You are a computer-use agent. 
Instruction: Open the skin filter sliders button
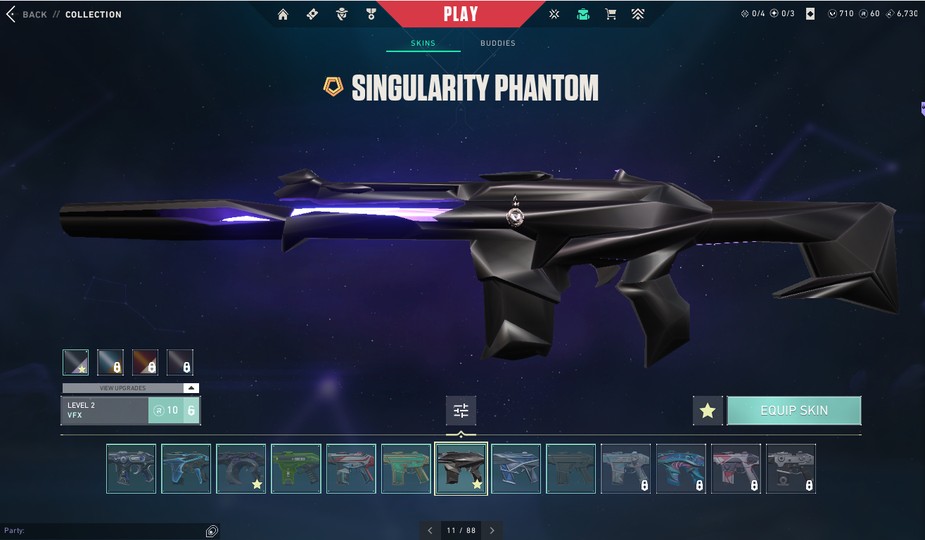coord(461,410)
